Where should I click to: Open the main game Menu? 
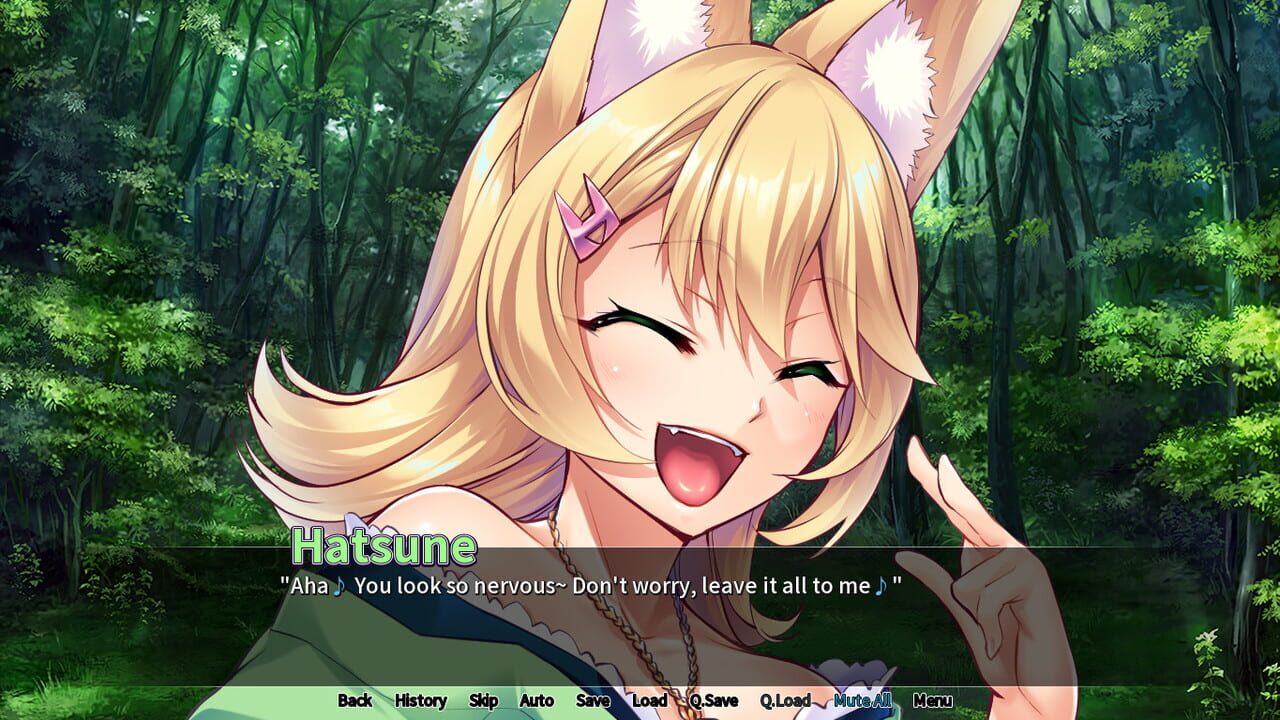click(x=935, y=701)
